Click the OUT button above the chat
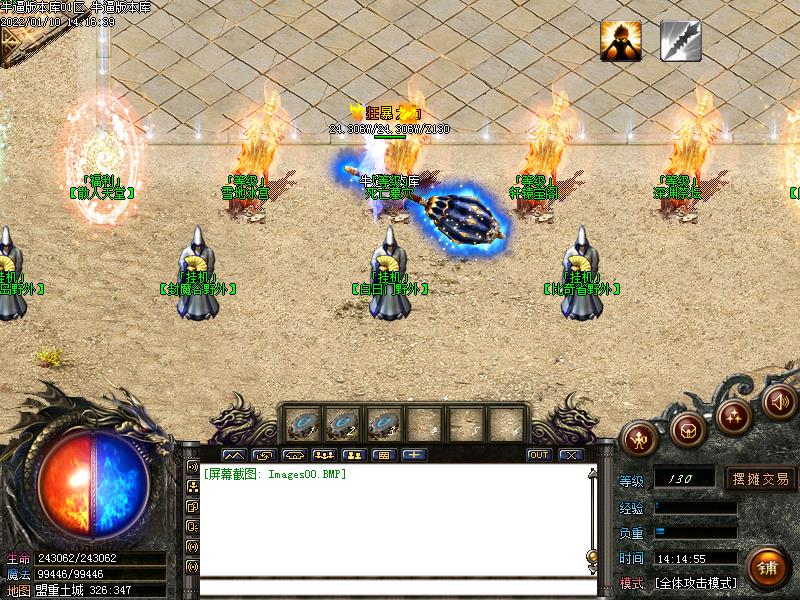The width and height of the screenshot is (800, 600). click(539, 455)
